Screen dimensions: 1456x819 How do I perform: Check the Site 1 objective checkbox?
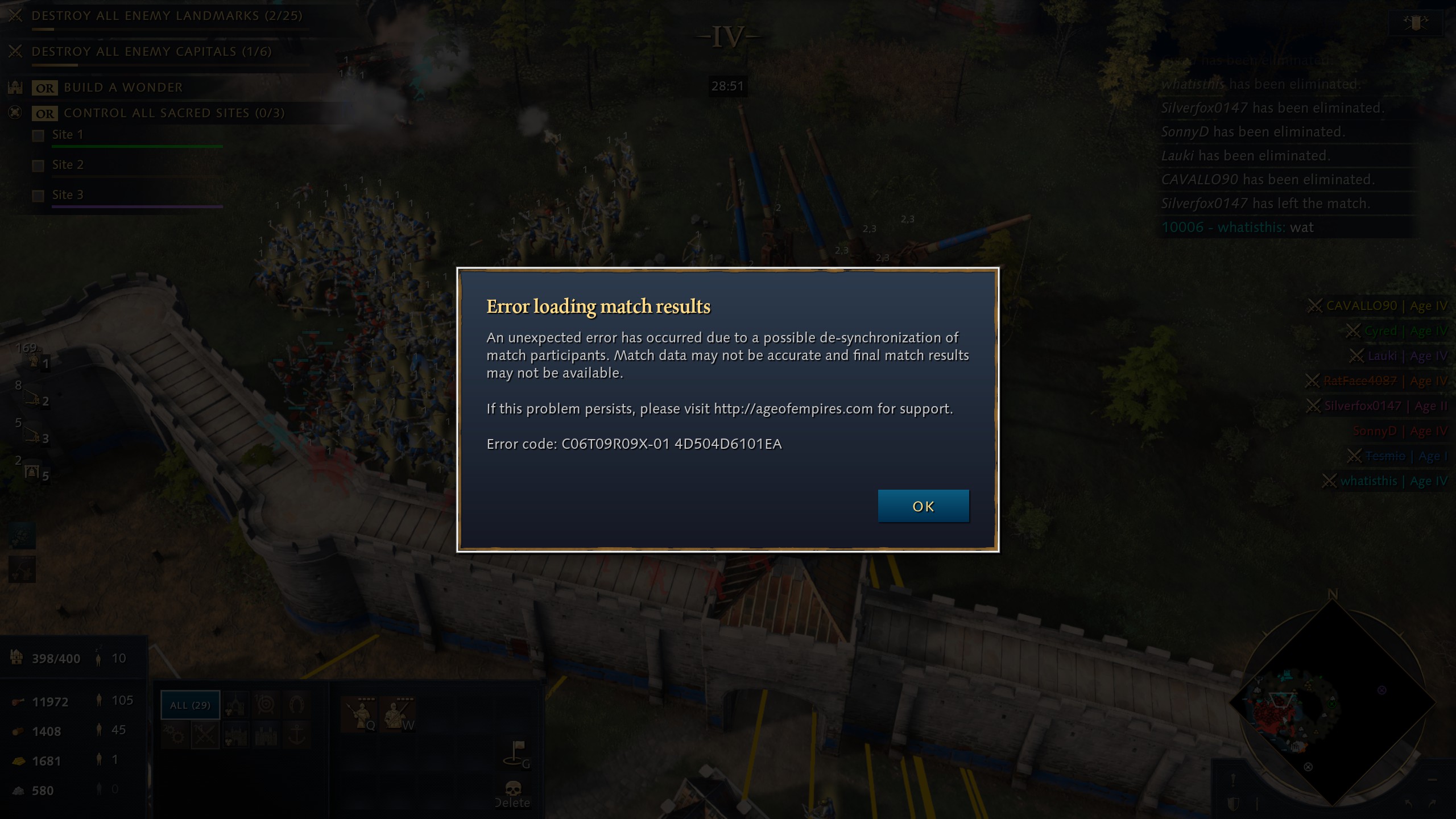pos(38,135)
